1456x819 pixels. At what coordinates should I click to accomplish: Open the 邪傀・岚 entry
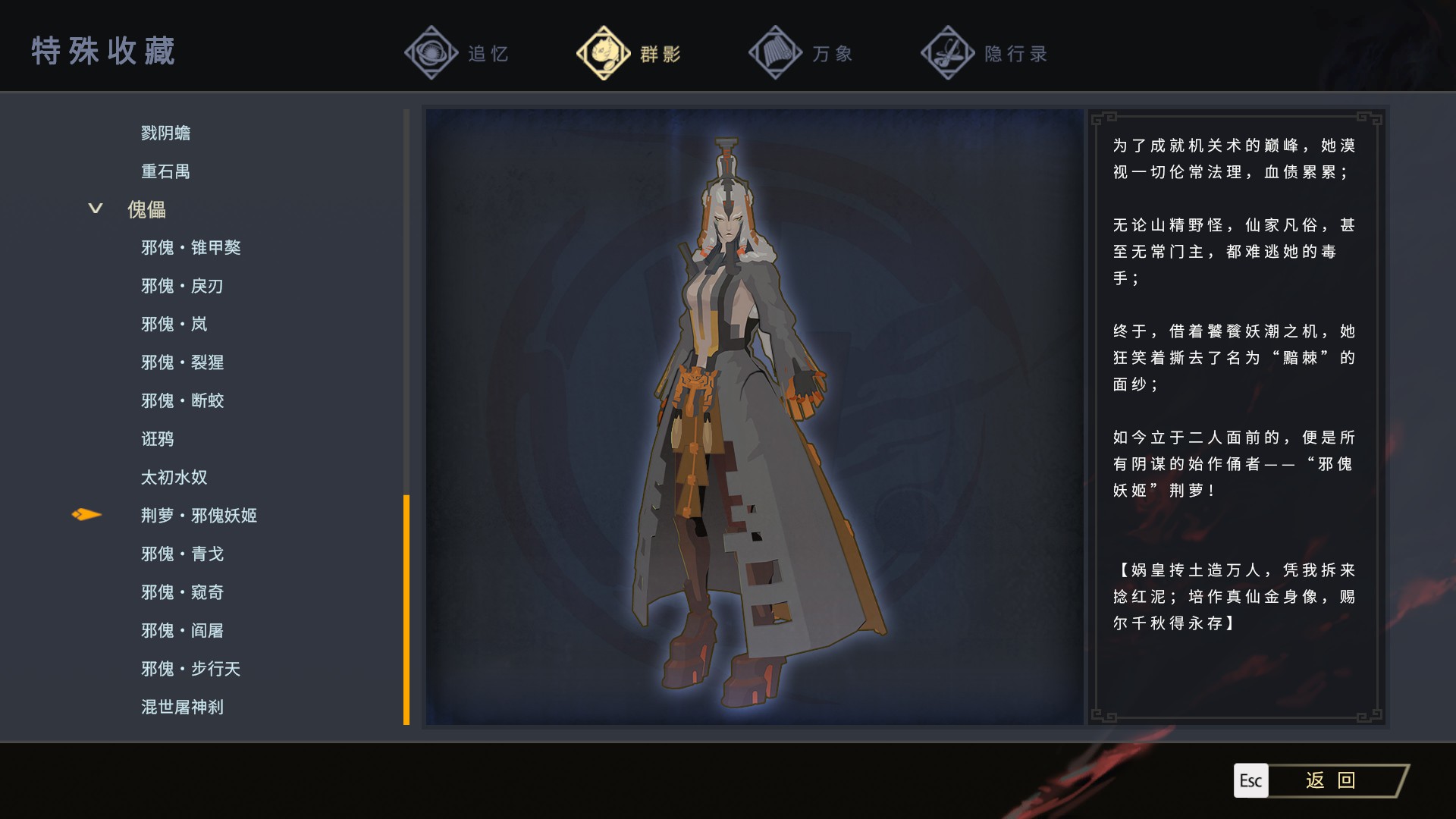coord(174,324)
